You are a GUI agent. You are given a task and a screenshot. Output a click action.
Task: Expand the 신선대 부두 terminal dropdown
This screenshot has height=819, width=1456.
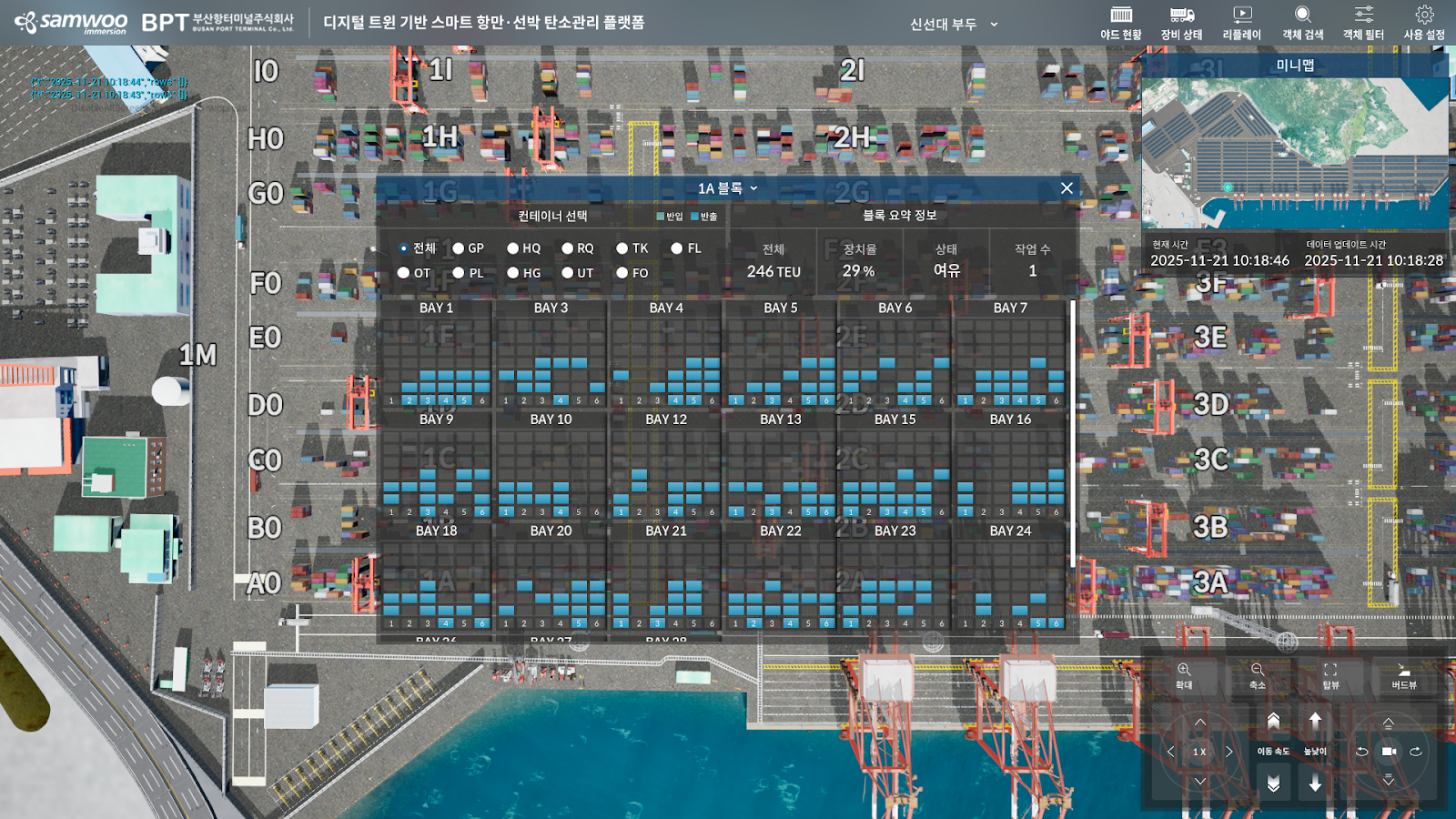[954, 25]
